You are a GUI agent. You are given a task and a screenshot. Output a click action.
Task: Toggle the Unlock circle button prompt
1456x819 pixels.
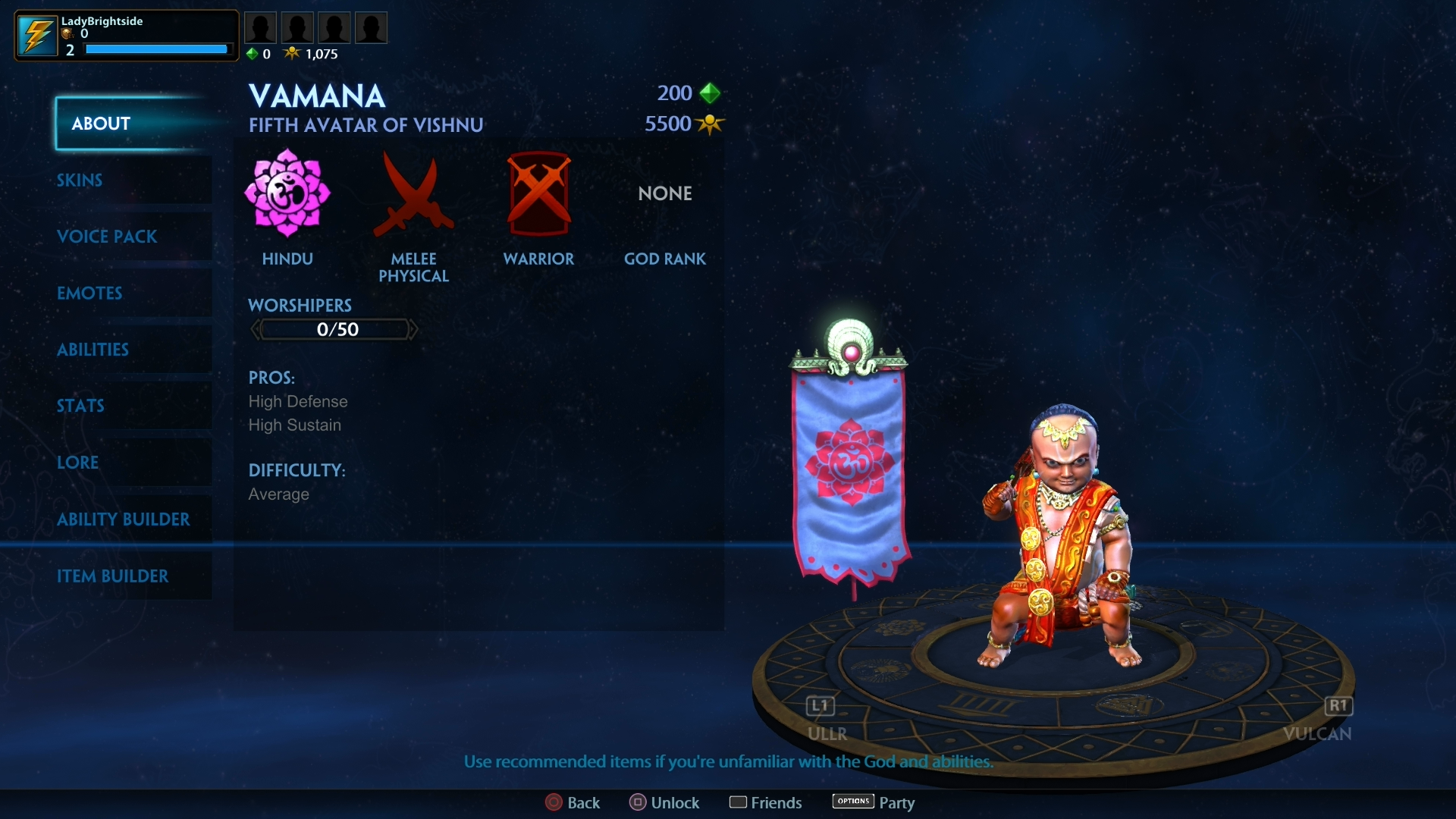(638, 802)
